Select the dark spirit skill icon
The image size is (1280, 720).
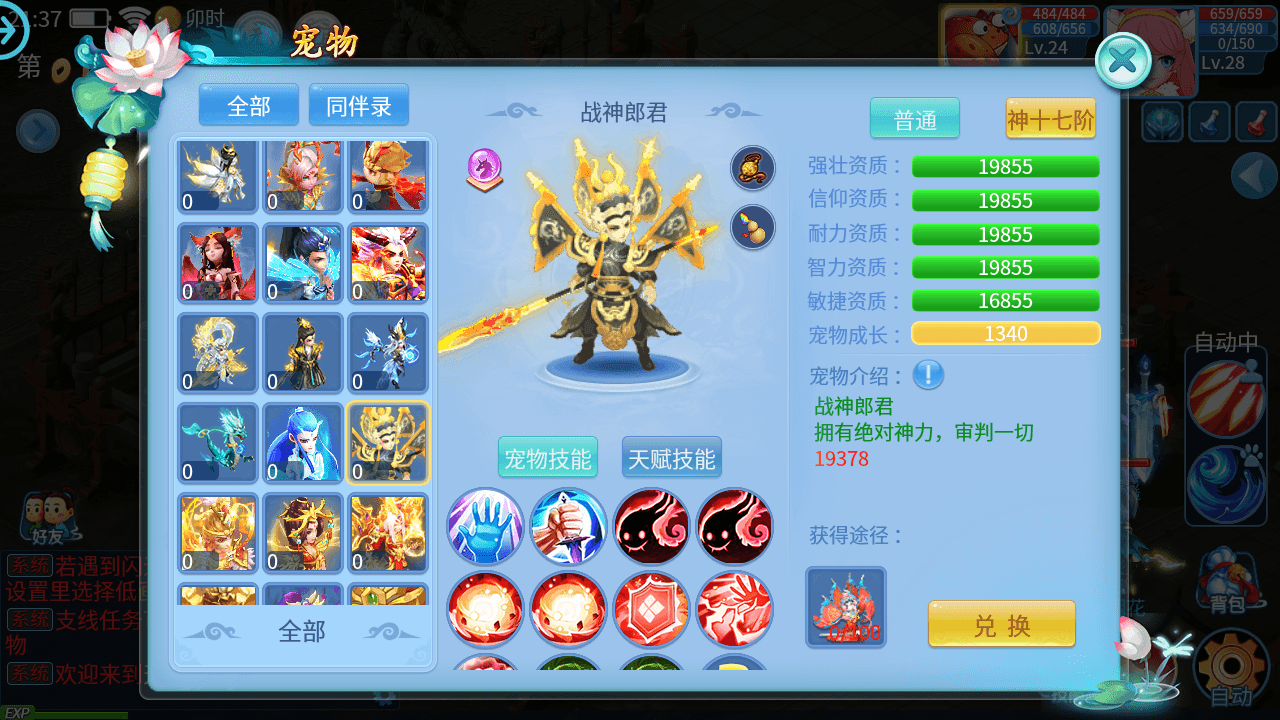click(651, 527)
